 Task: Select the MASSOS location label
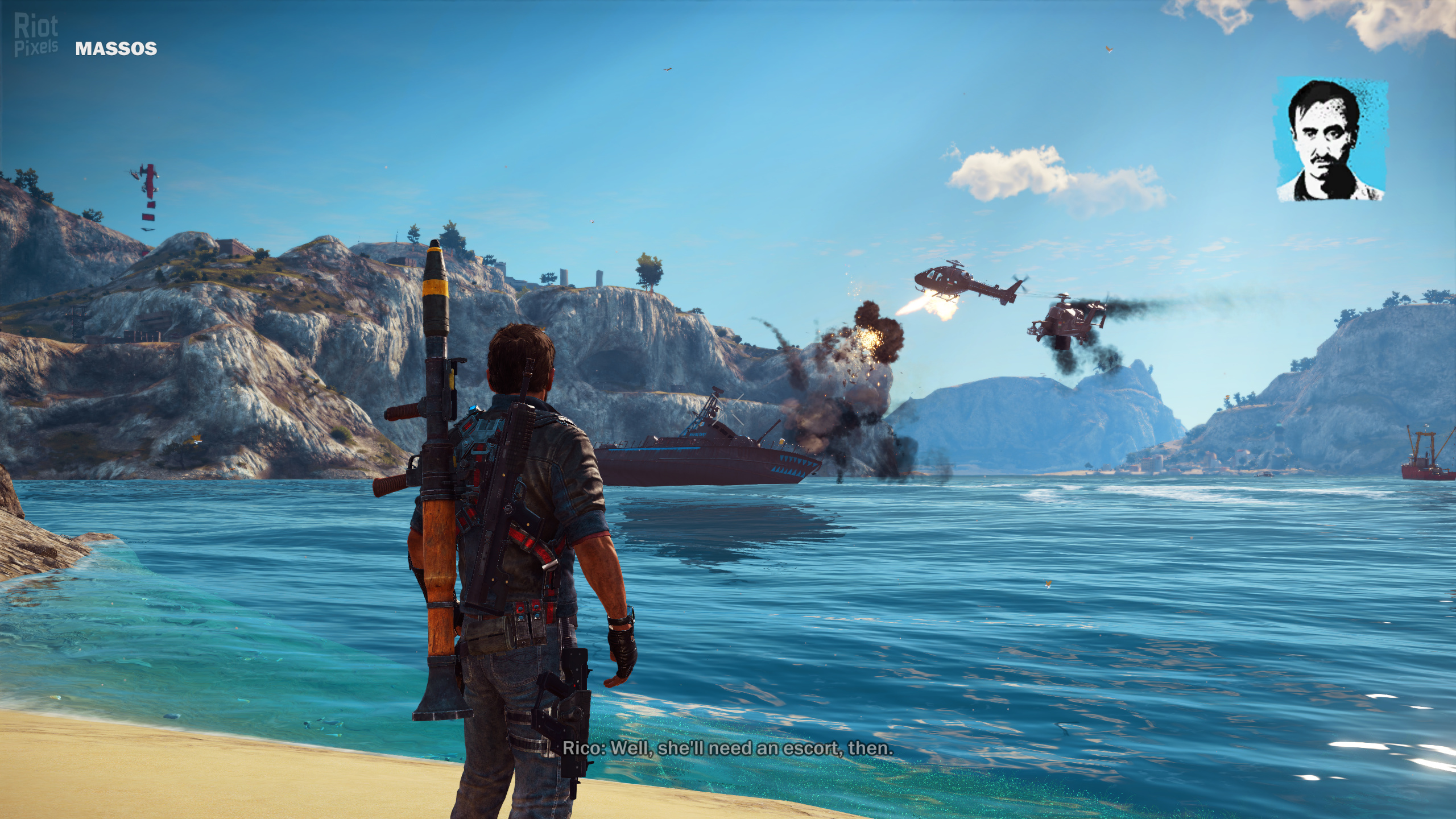click(x=116, y=49)
